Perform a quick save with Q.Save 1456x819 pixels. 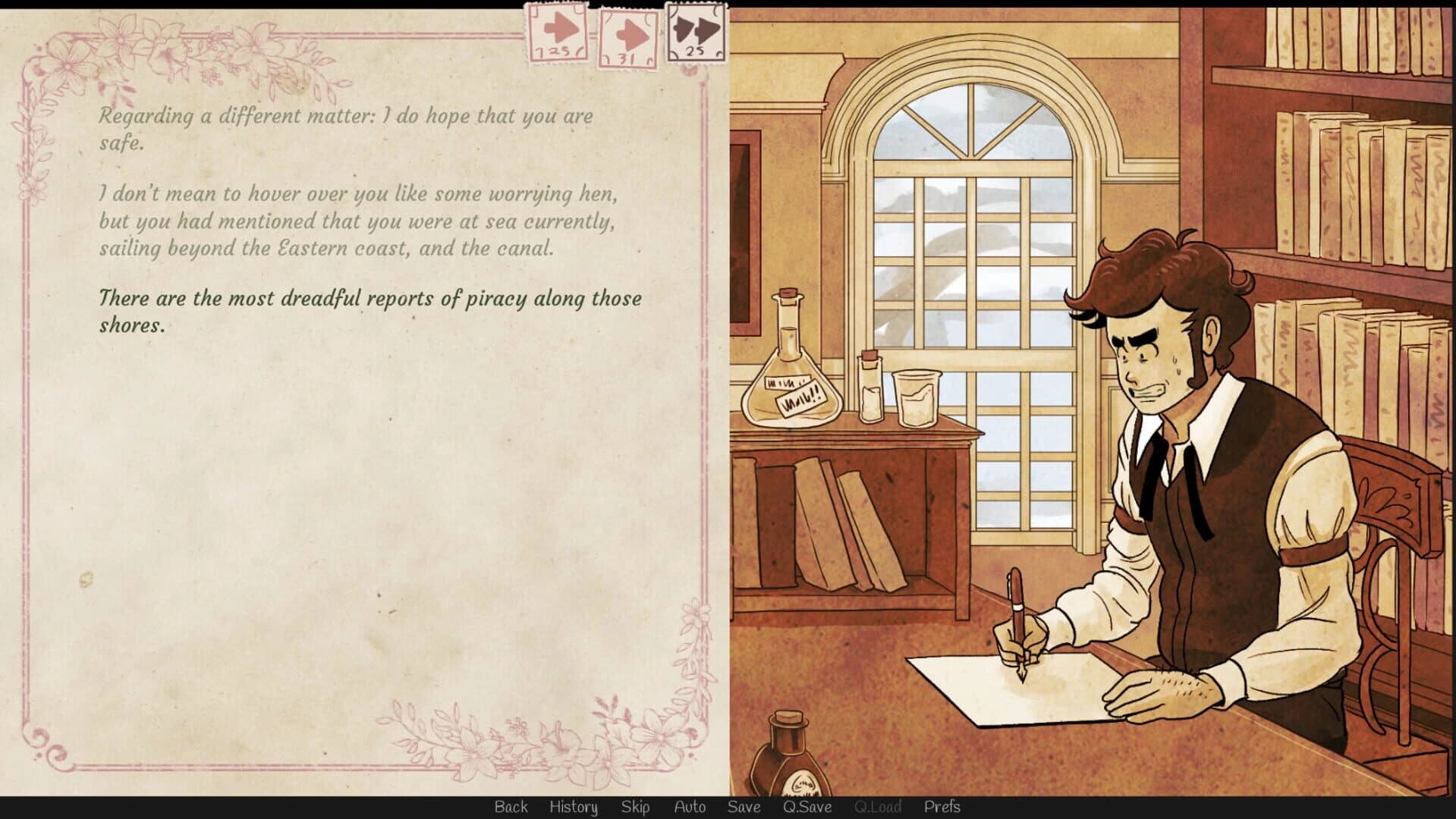[x=807, y=808]
